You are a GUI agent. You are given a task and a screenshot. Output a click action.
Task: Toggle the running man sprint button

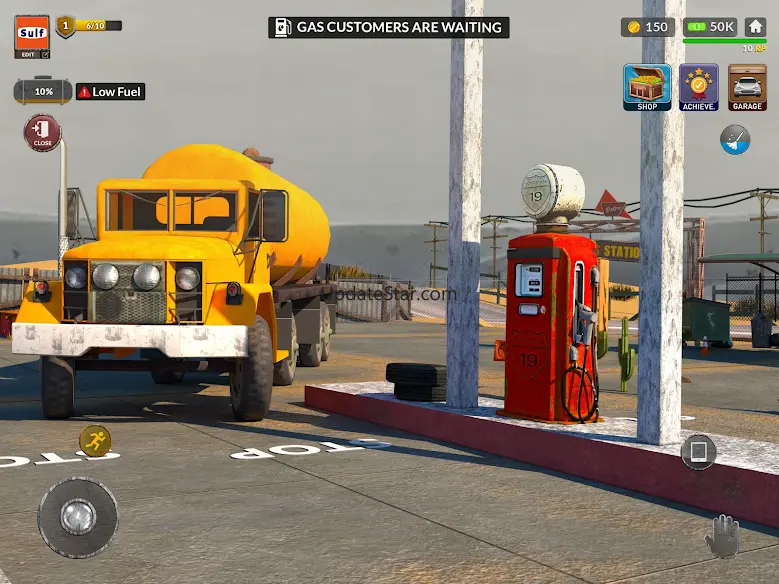click(x=95, y=440)
